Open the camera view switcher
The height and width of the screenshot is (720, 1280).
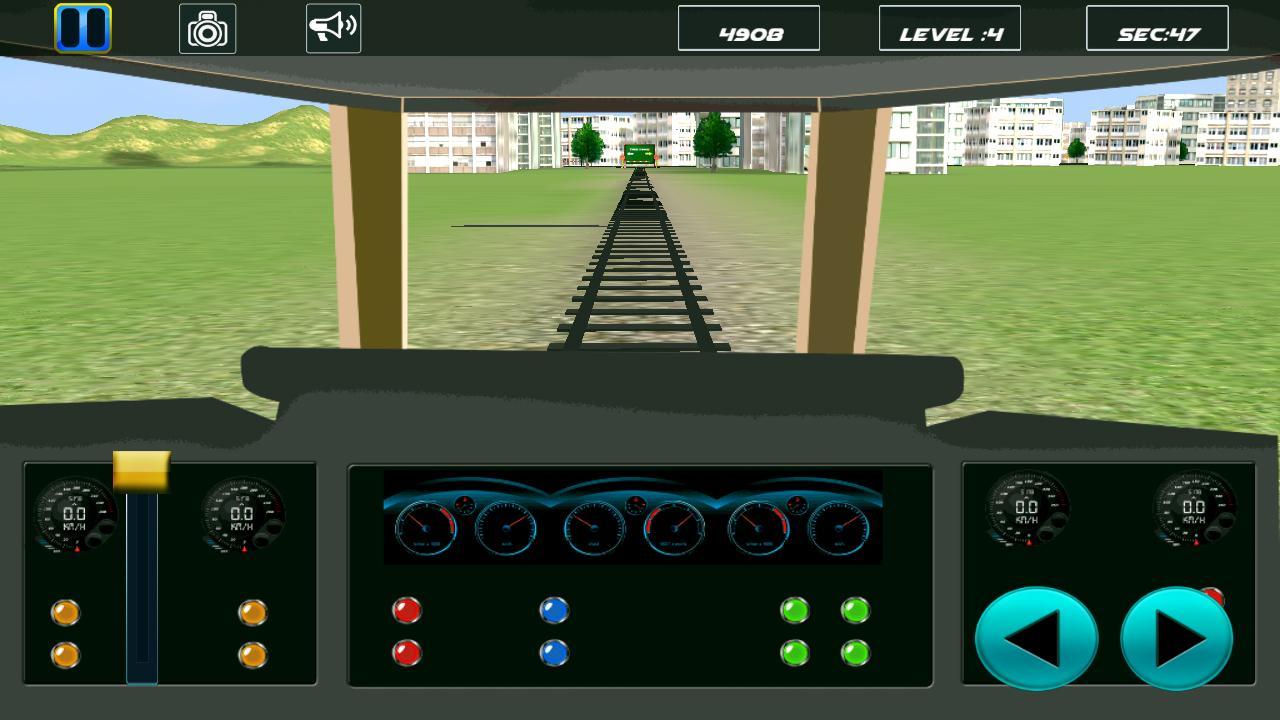[x=208, y=27]
